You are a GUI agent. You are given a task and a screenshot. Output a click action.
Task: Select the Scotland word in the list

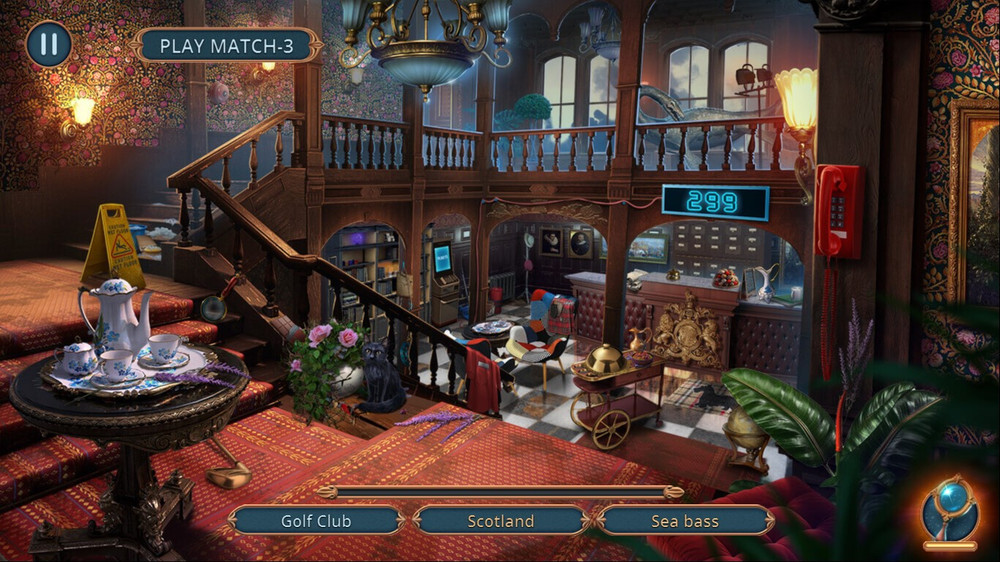[x=500, y=521]
